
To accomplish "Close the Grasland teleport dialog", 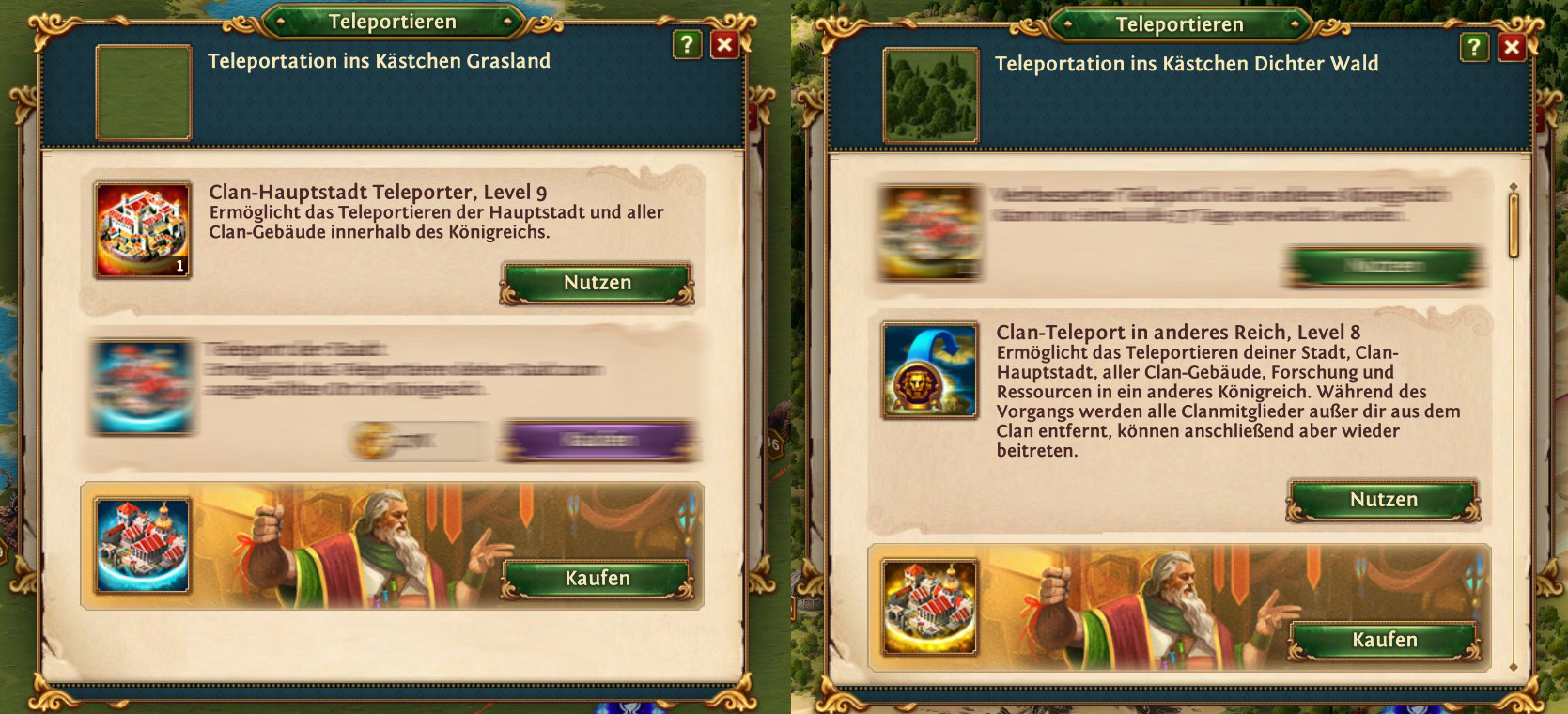I will click(x=724, y=44).
